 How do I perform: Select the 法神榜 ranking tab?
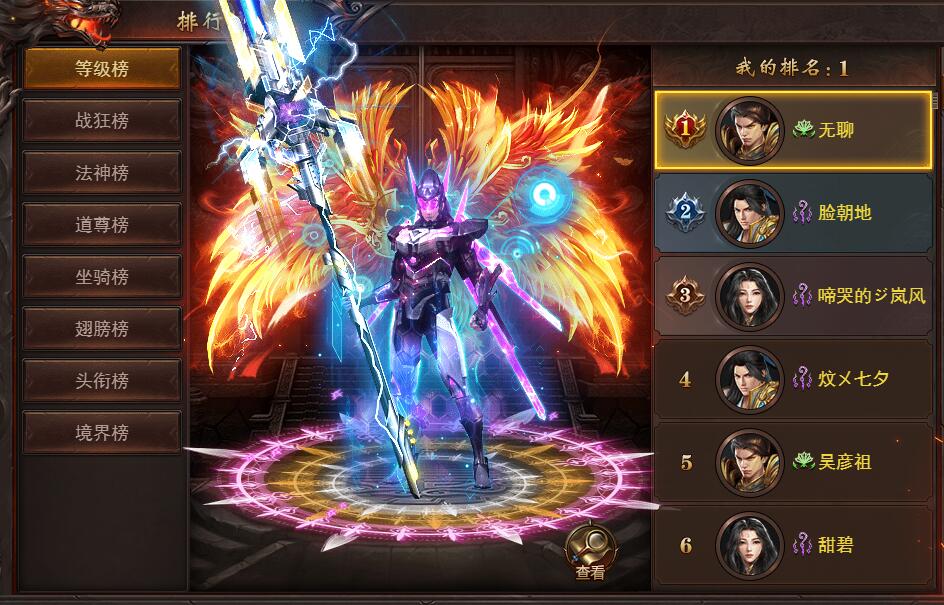pyautogui.click(x=102, y=173)
